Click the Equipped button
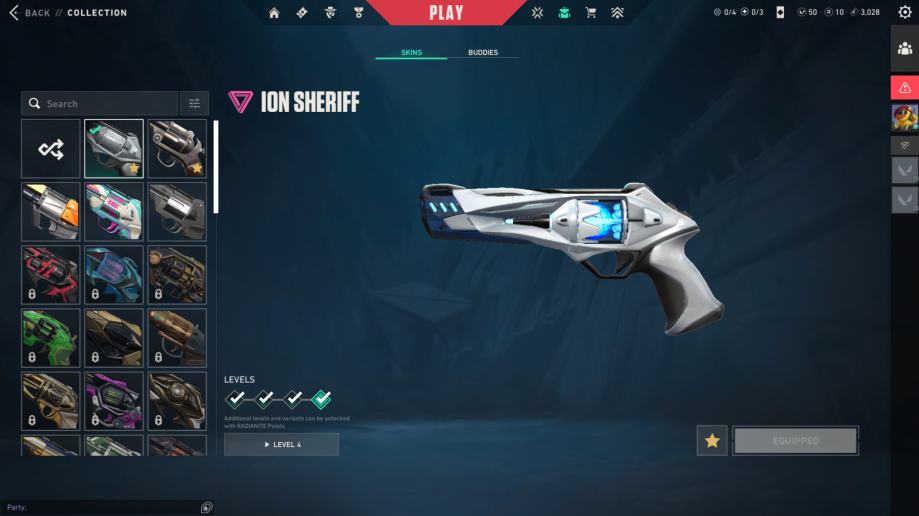Screen dimensions: 919x516 click(795, 440)
